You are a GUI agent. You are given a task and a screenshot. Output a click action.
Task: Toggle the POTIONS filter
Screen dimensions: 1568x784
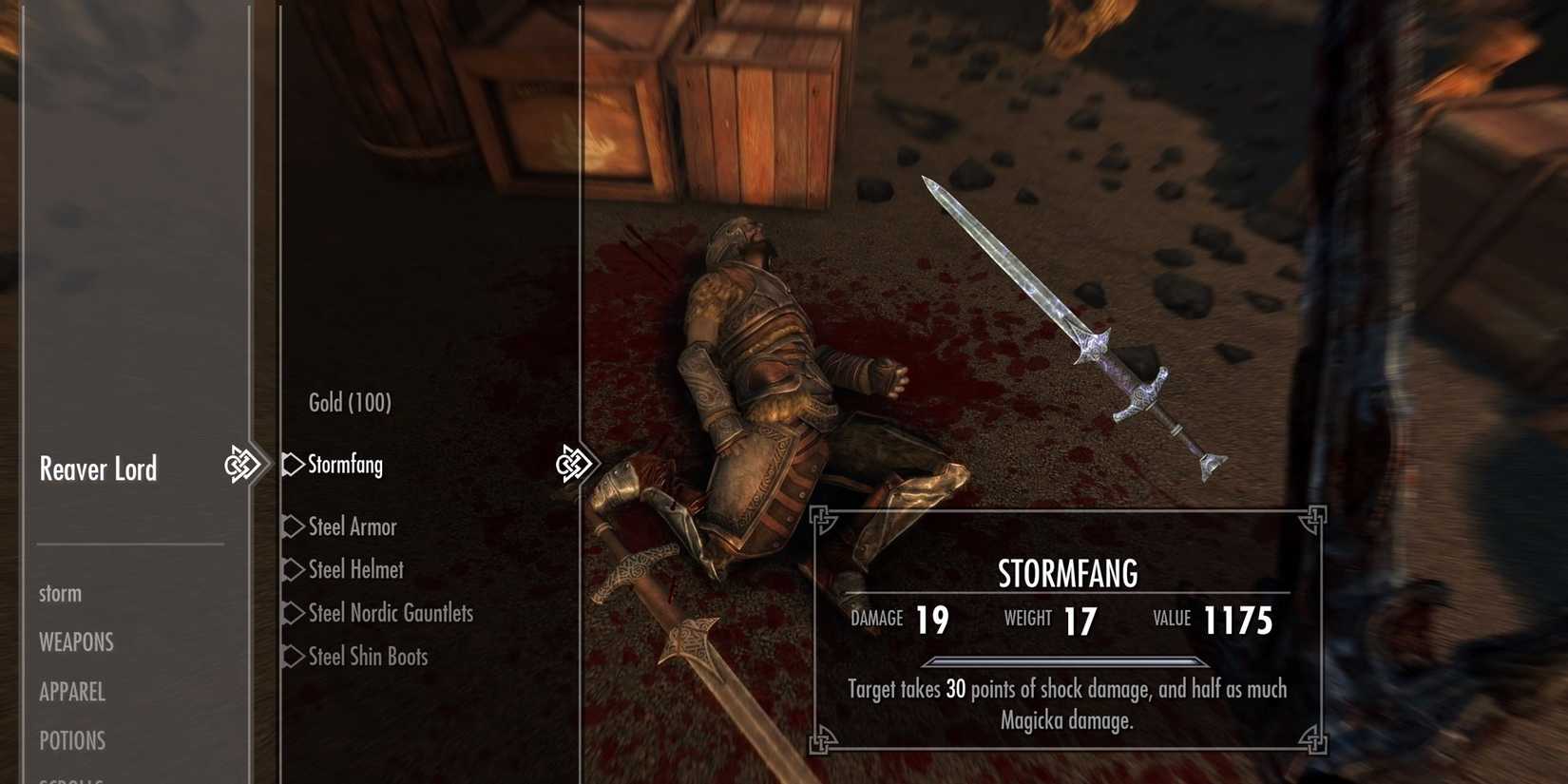pyautogui.click(x=72, y=740)
